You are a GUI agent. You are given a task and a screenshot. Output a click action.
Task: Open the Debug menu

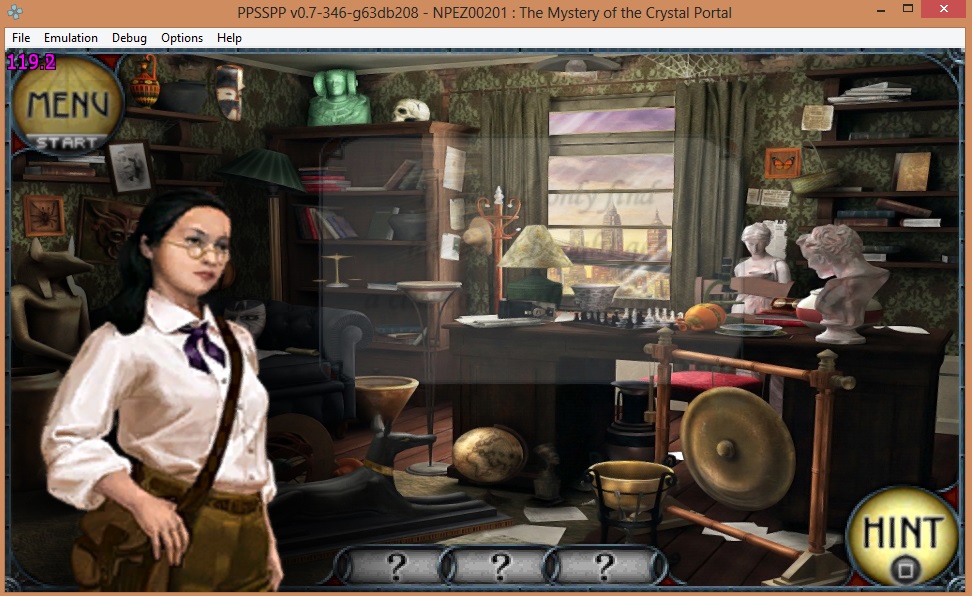click(x=129, y=38)
